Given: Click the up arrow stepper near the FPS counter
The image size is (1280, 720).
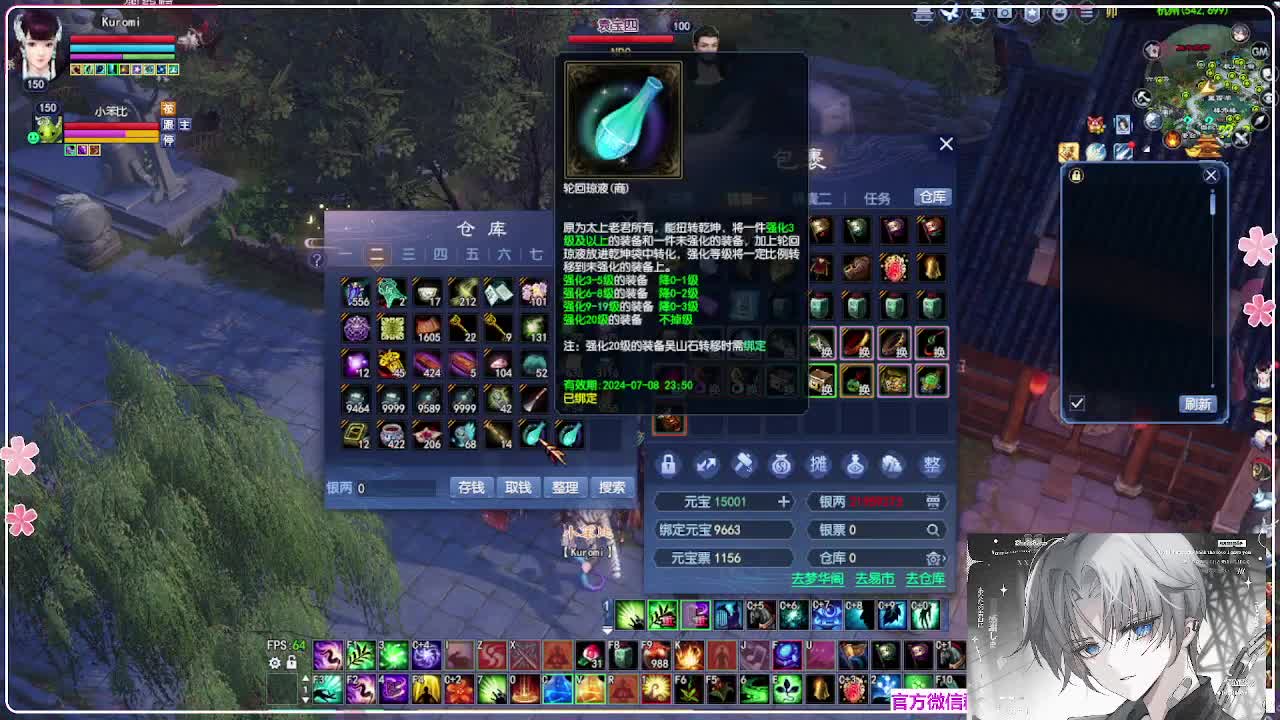Looking at the screenshot, I should pyautogui.click(x=306, y=678).
